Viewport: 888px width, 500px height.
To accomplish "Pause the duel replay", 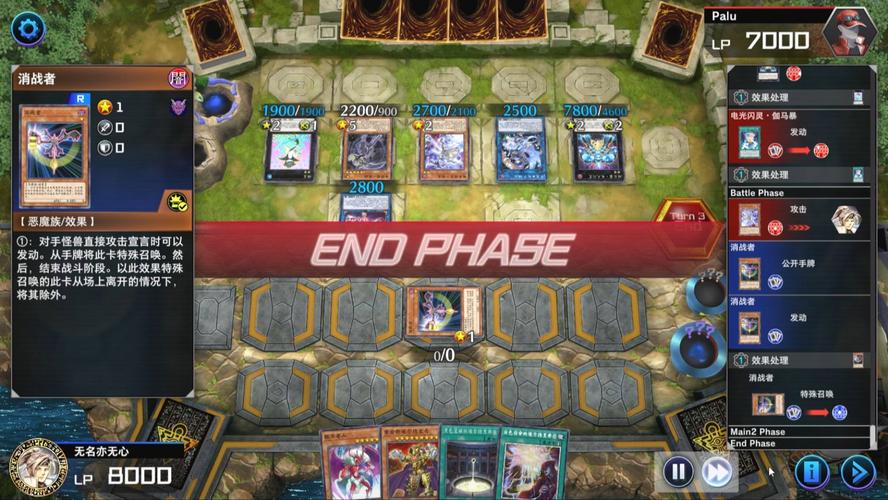I will tap(678, 471).
